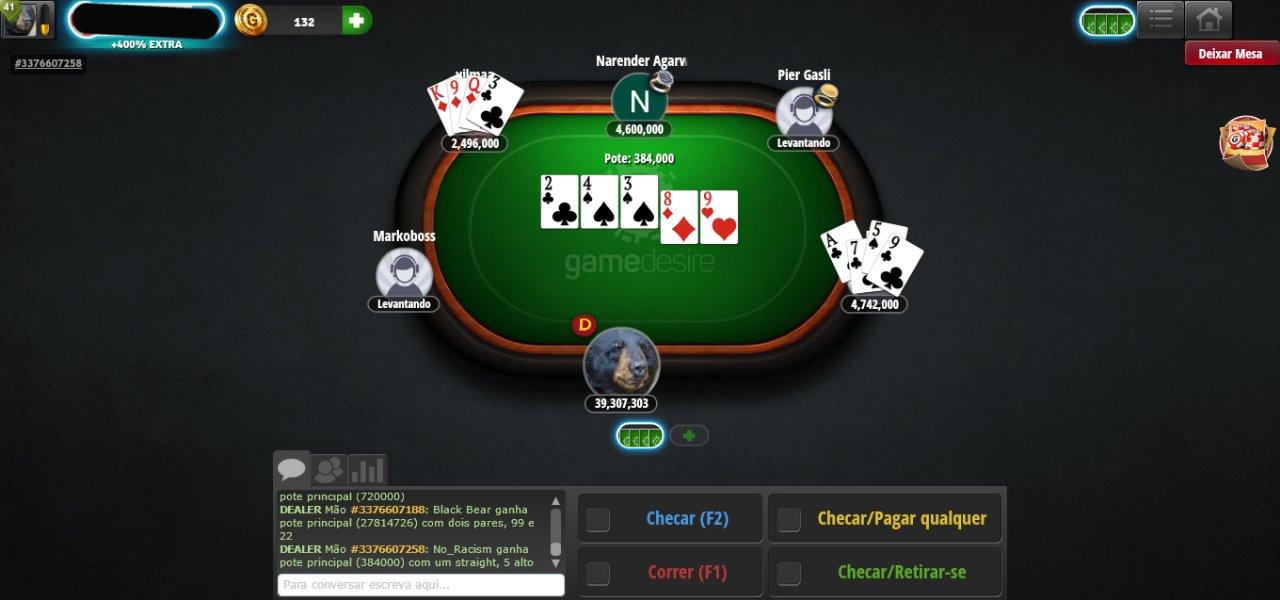View Pier Gasli's player avatar

click(803, 113)
